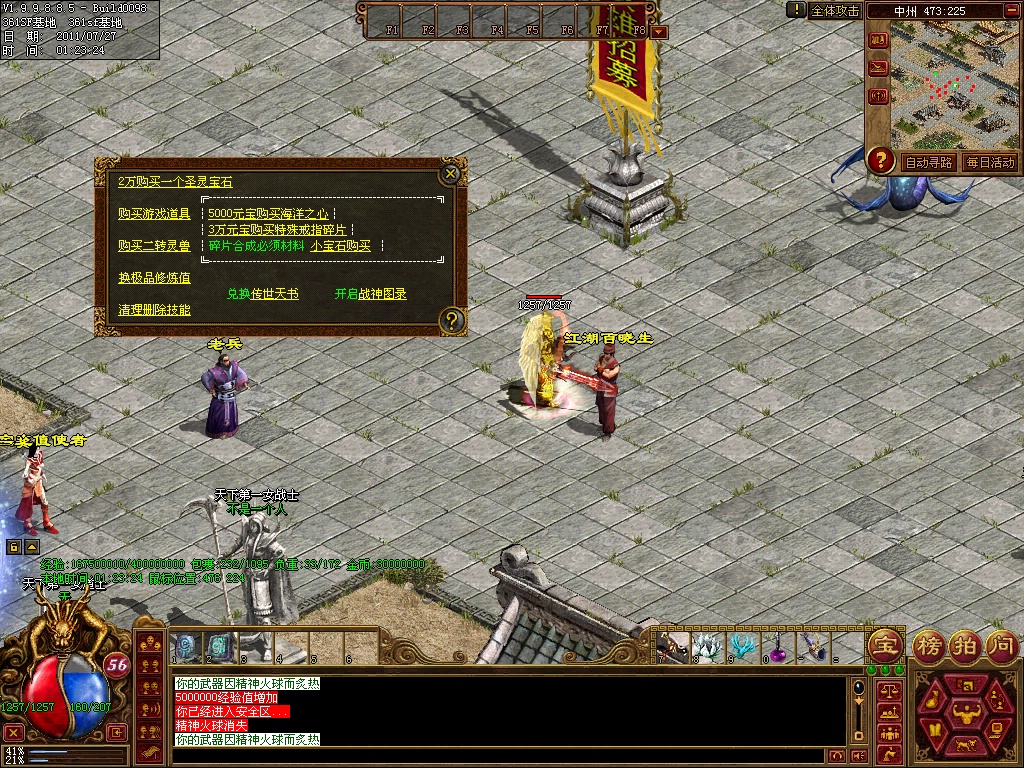Select 清理删除技能 option
1024x768 pixels.
pos(154,310)
